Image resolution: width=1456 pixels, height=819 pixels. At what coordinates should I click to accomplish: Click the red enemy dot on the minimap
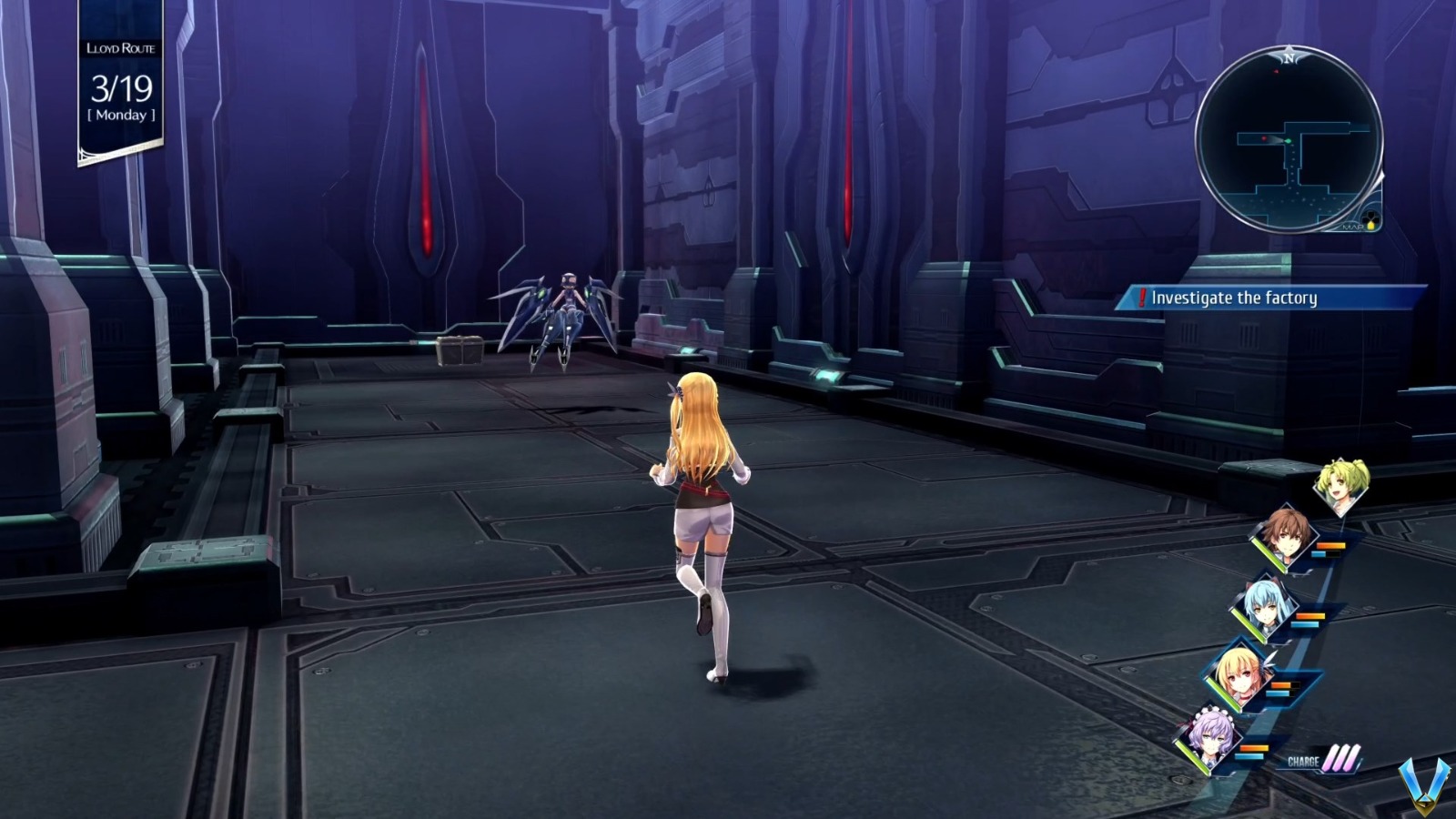1264,137
